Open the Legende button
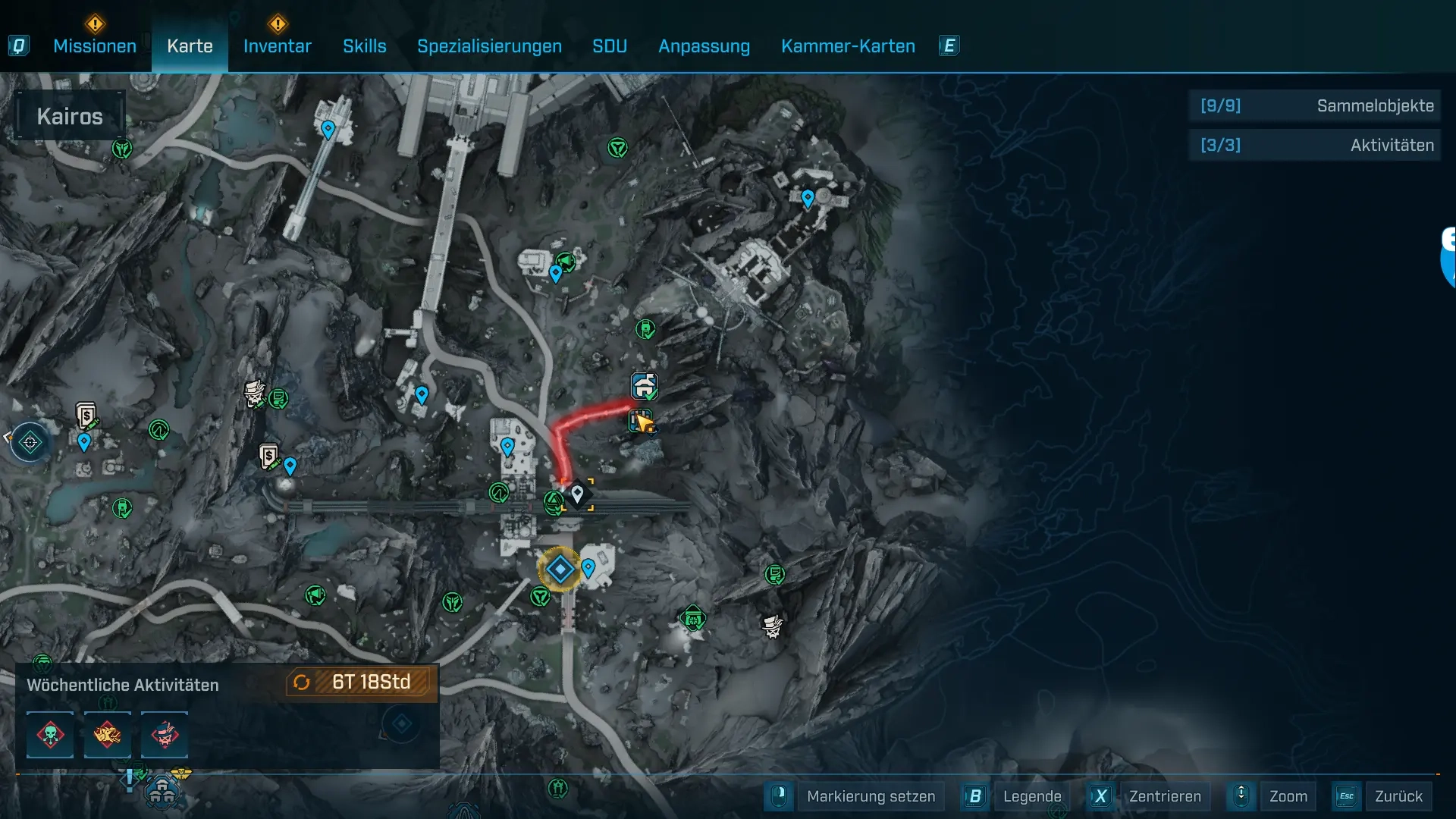1456x819 pixels. 1031,796
